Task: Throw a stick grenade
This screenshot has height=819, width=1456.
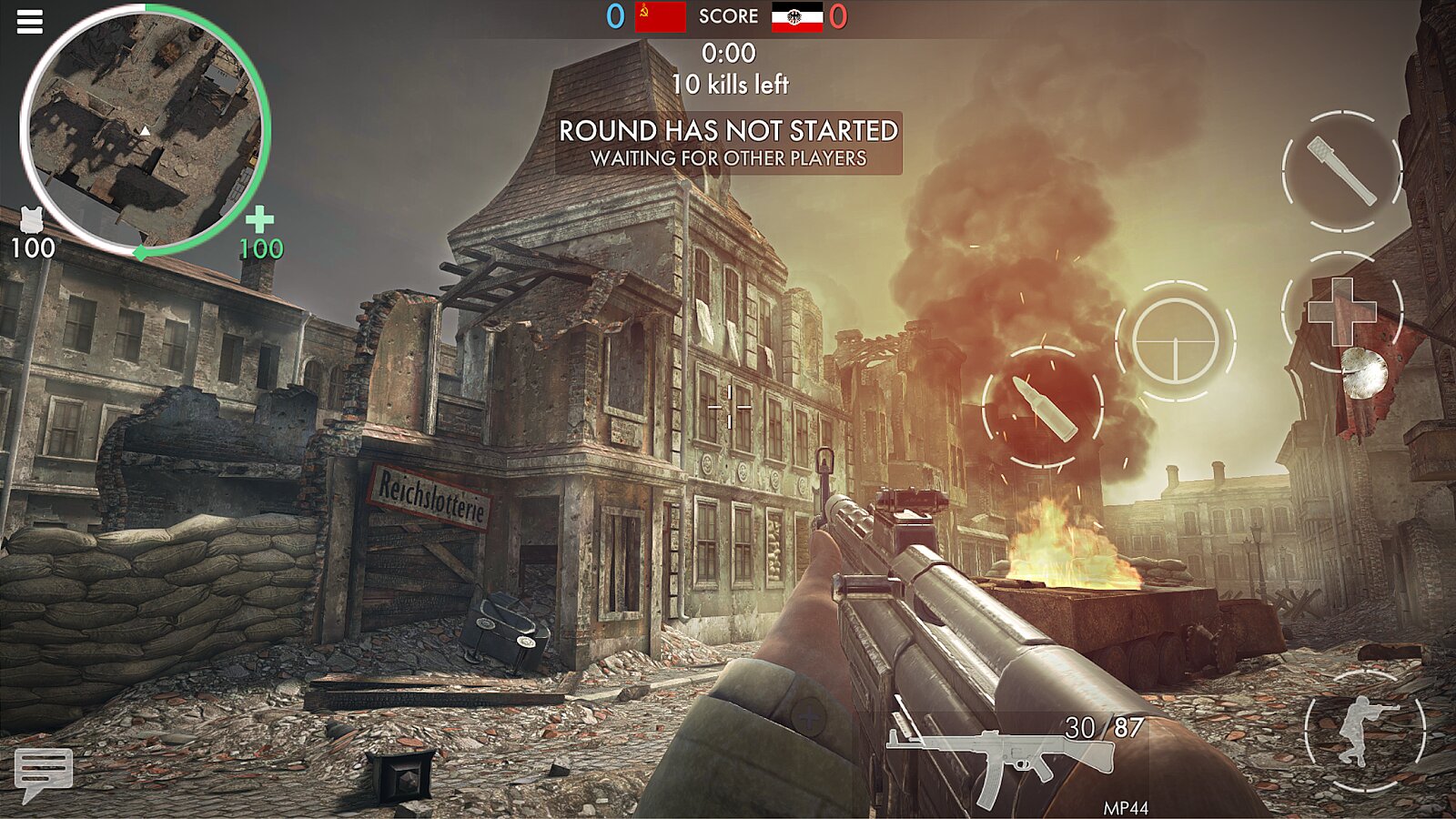Action: [x=1342, y=171]
